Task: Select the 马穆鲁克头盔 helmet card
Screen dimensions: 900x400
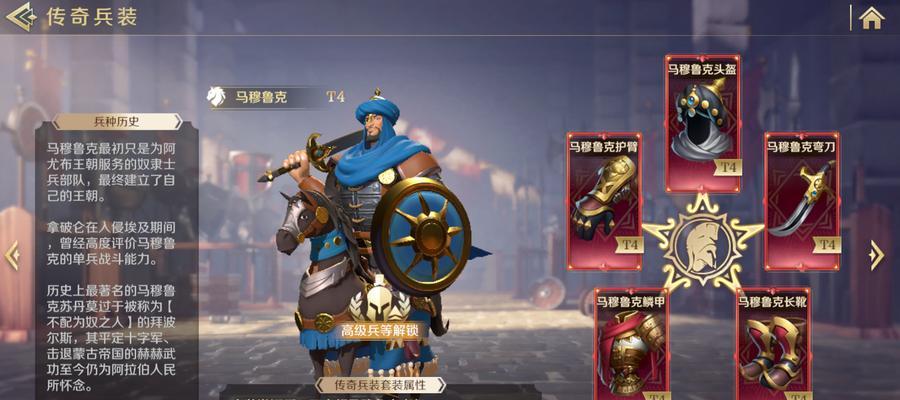Action: pos(702,123)
